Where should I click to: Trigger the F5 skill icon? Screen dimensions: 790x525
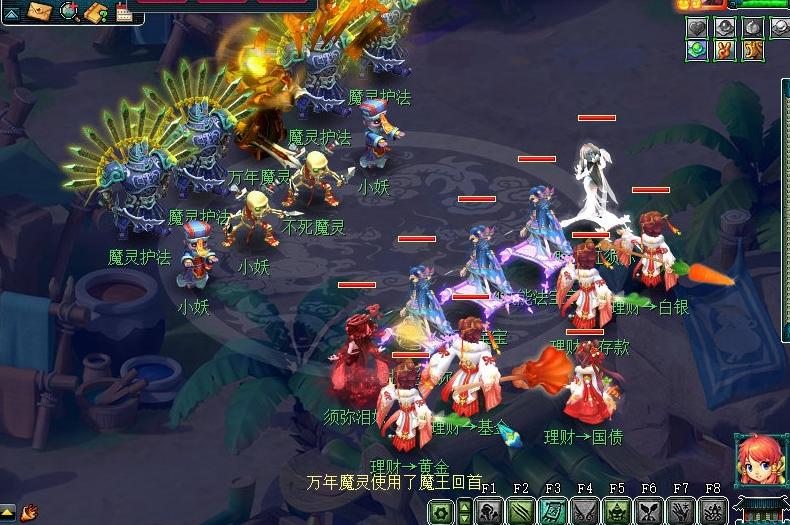617,512
